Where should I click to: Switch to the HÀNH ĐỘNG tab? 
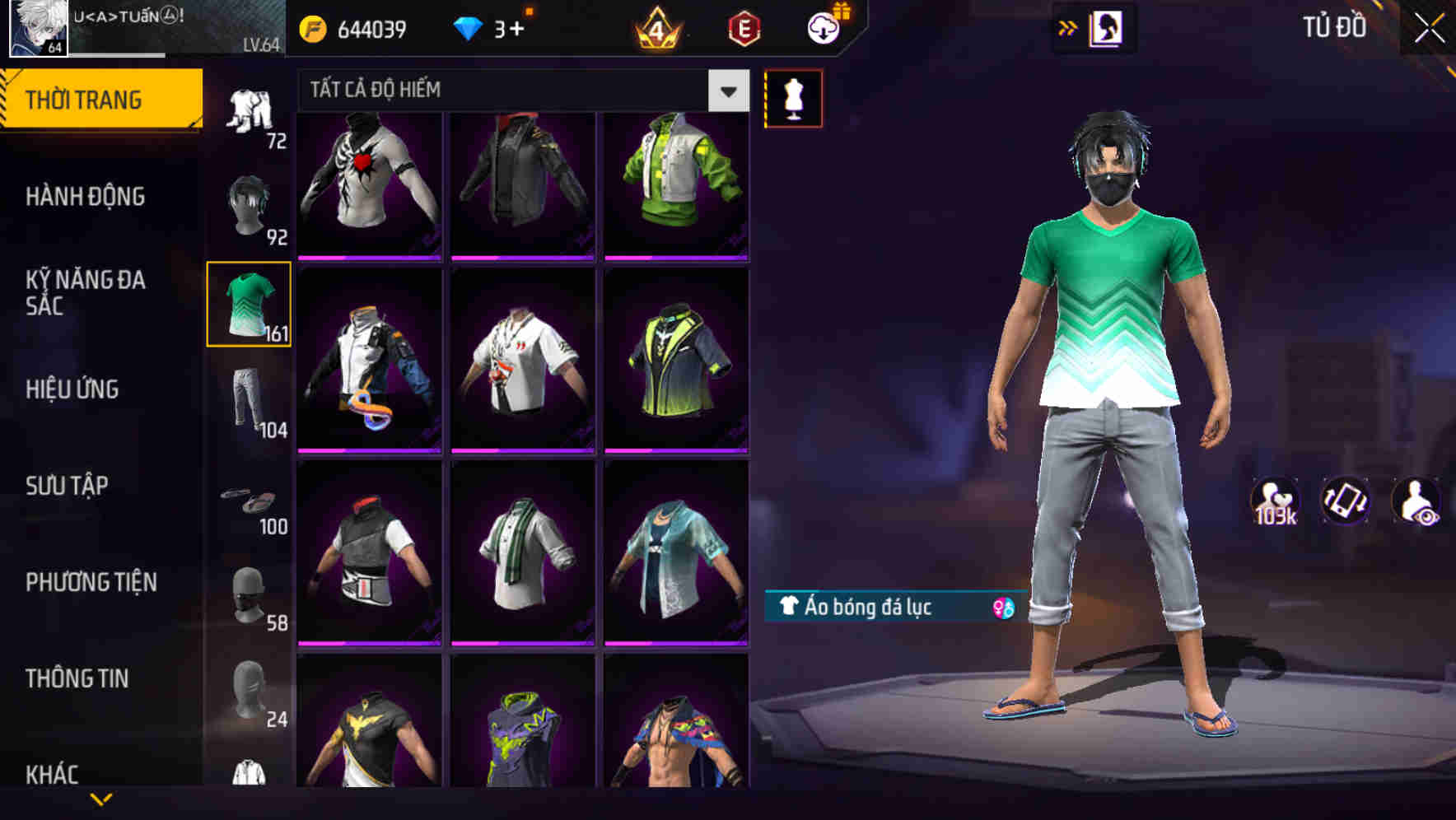84,197
